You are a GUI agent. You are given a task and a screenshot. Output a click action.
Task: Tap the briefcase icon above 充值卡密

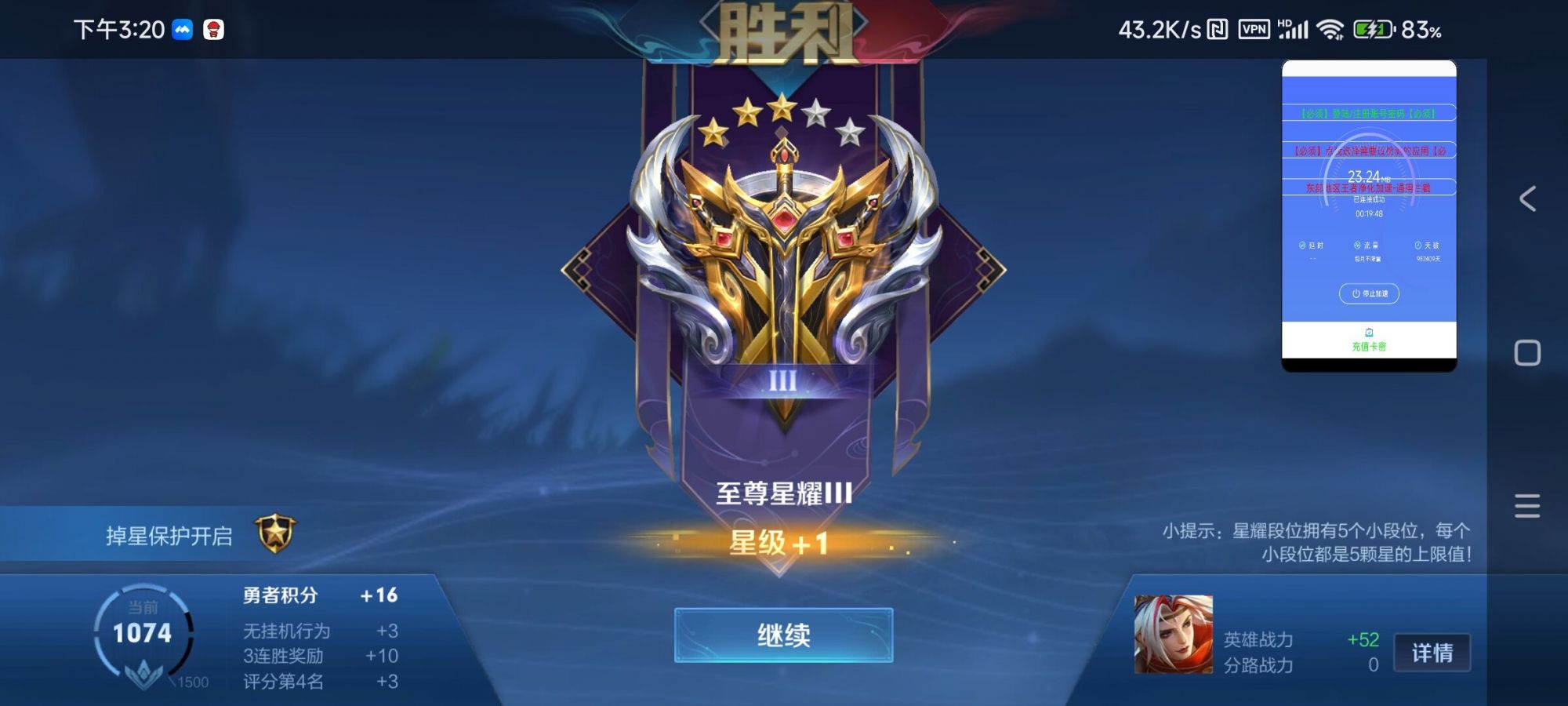1369,331
